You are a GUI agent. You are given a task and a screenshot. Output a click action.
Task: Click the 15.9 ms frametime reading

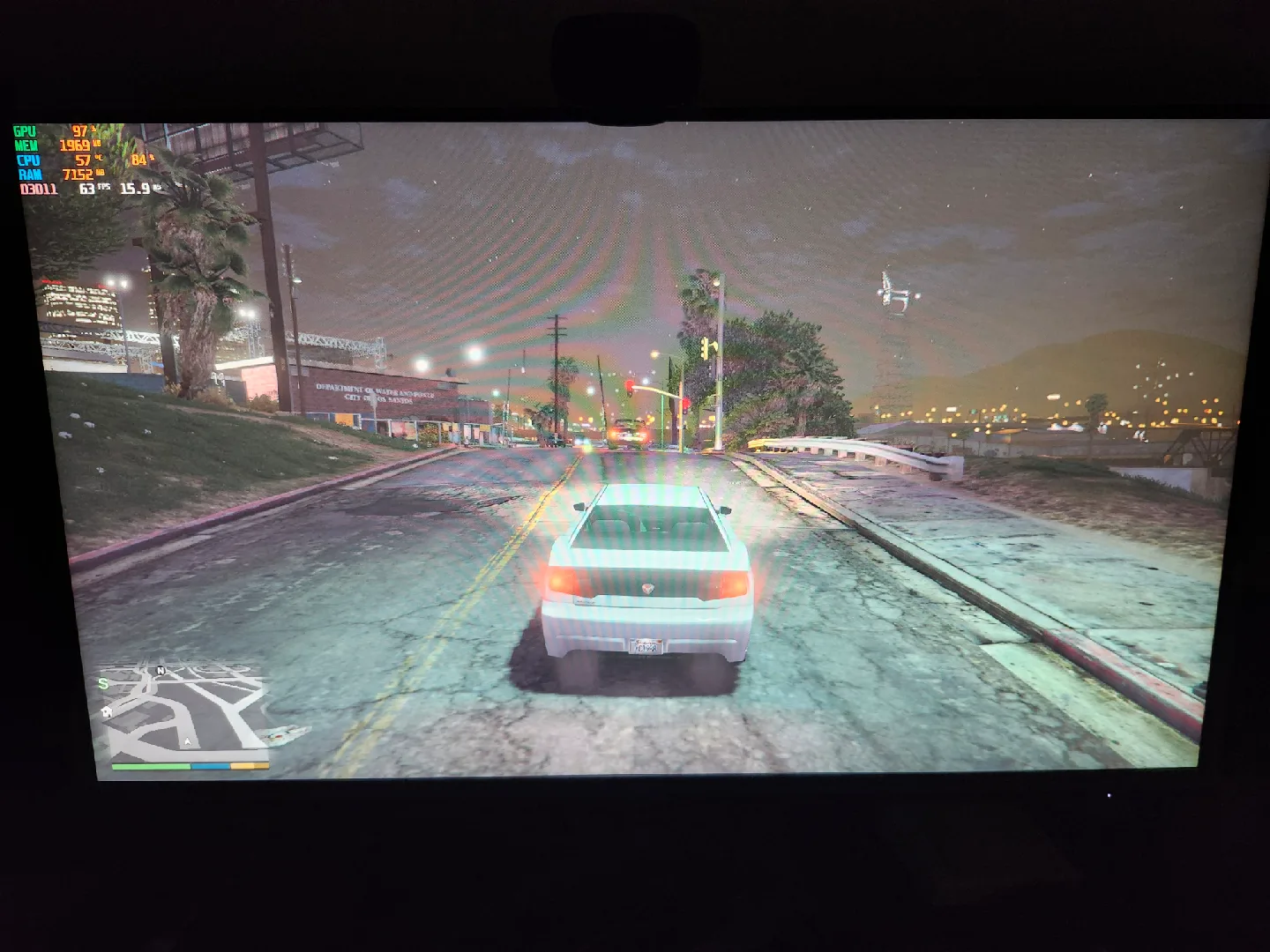135,189
